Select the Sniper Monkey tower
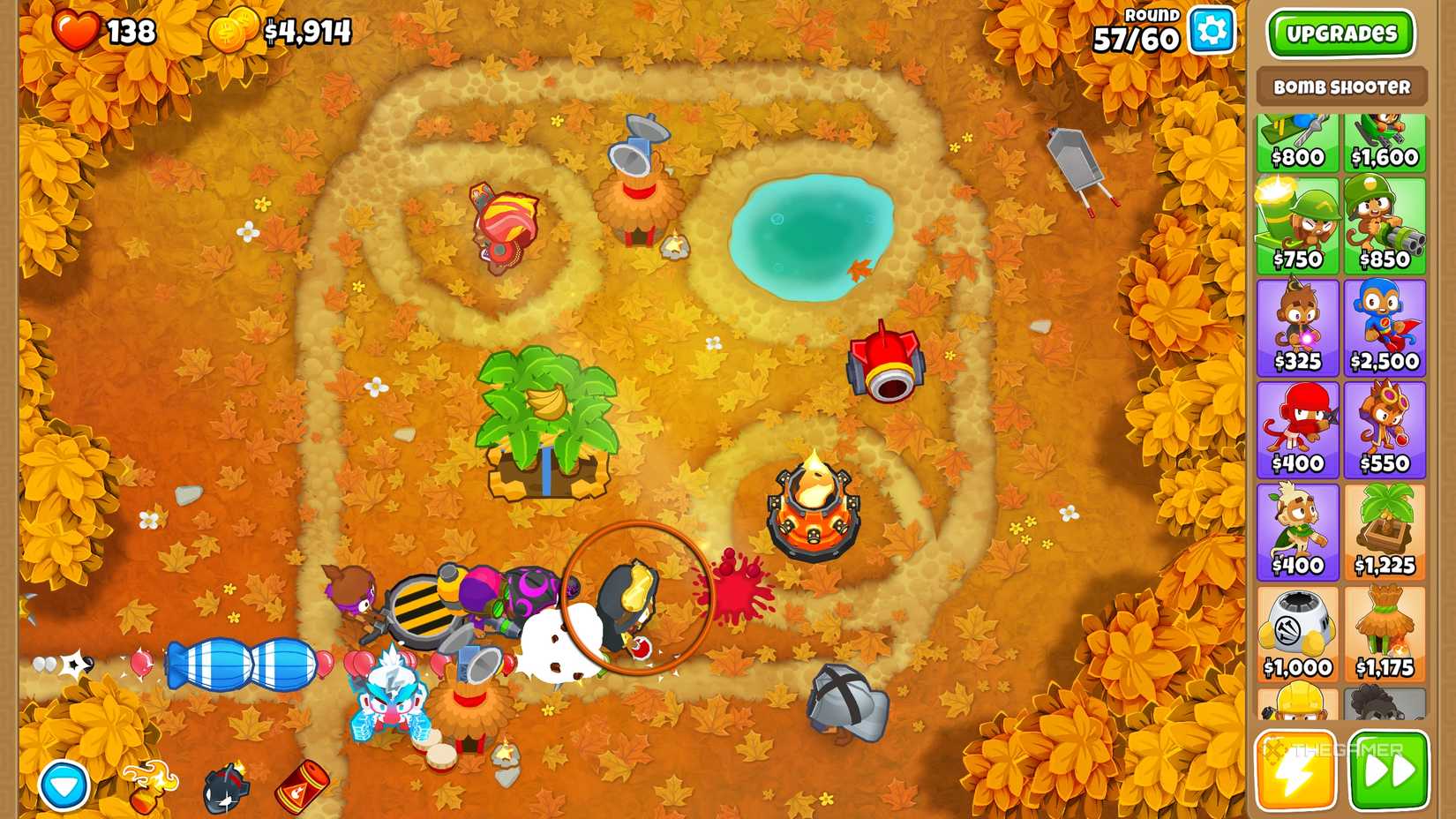The height and width of the screenshot is (819, 1456). (1297, 225)
